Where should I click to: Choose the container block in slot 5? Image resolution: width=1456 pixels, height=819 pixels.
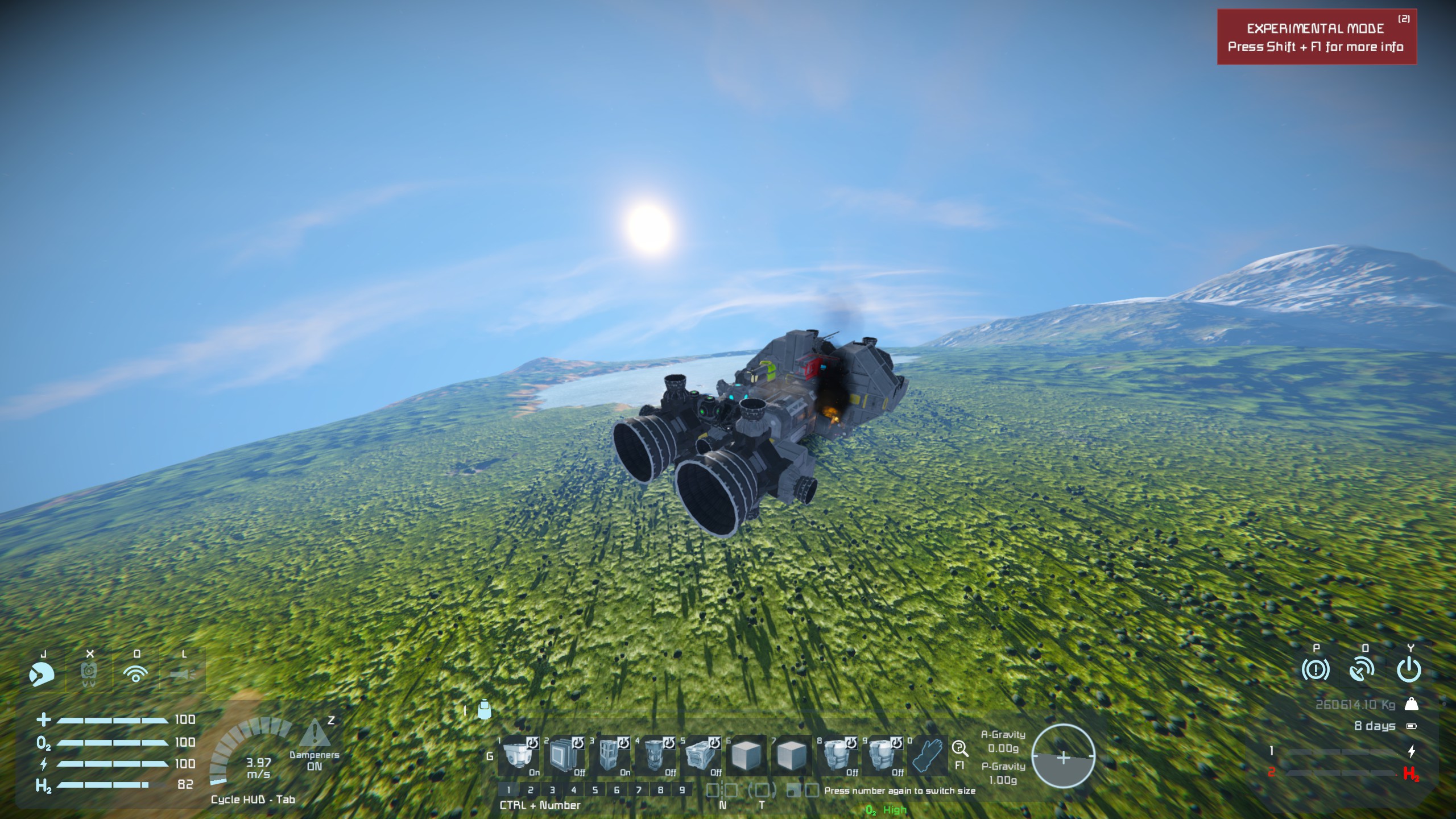[x=701, y=755]
